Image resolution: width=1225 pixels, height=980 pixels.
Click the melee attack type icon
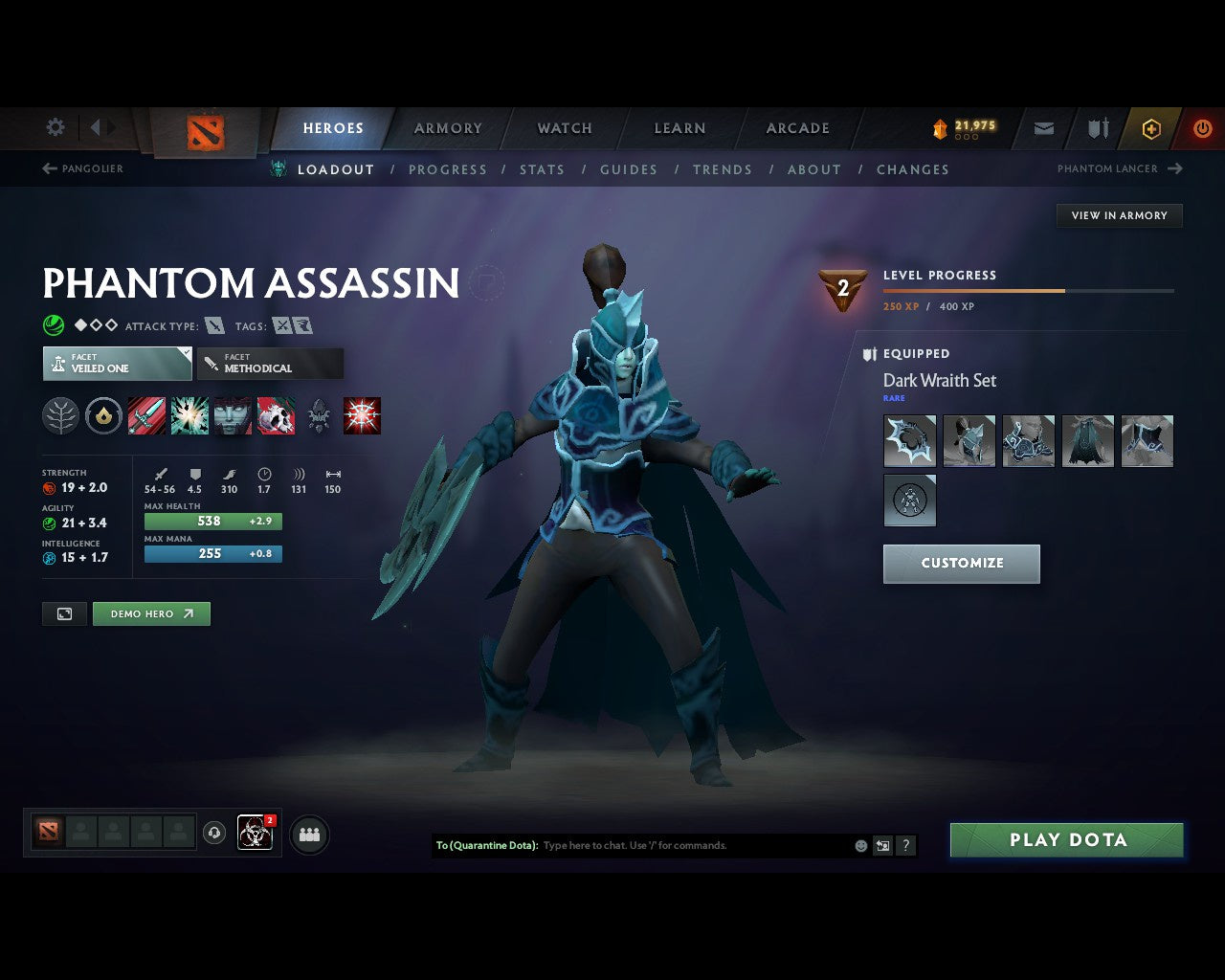pos(214,325)
